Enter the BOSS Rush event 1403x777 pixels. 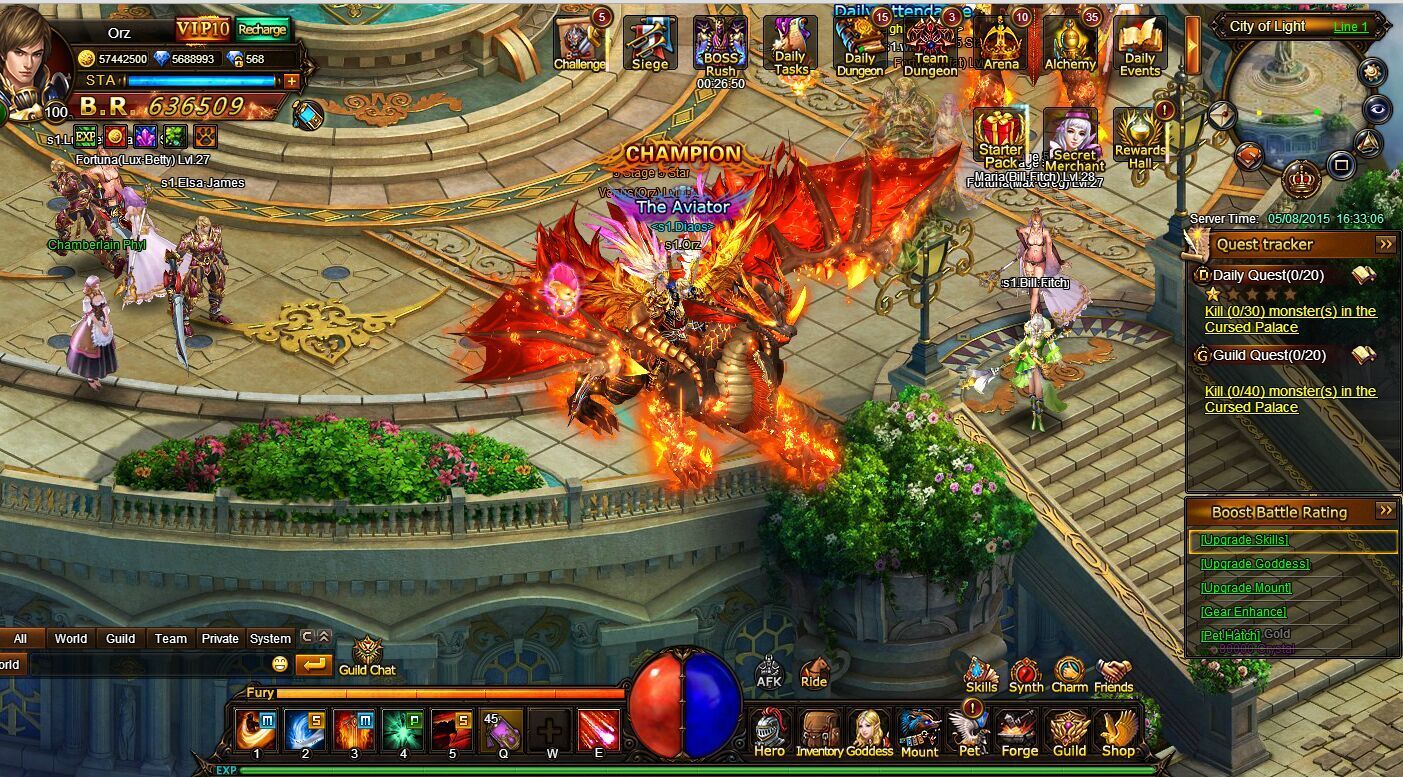click(x=720, y=45)
